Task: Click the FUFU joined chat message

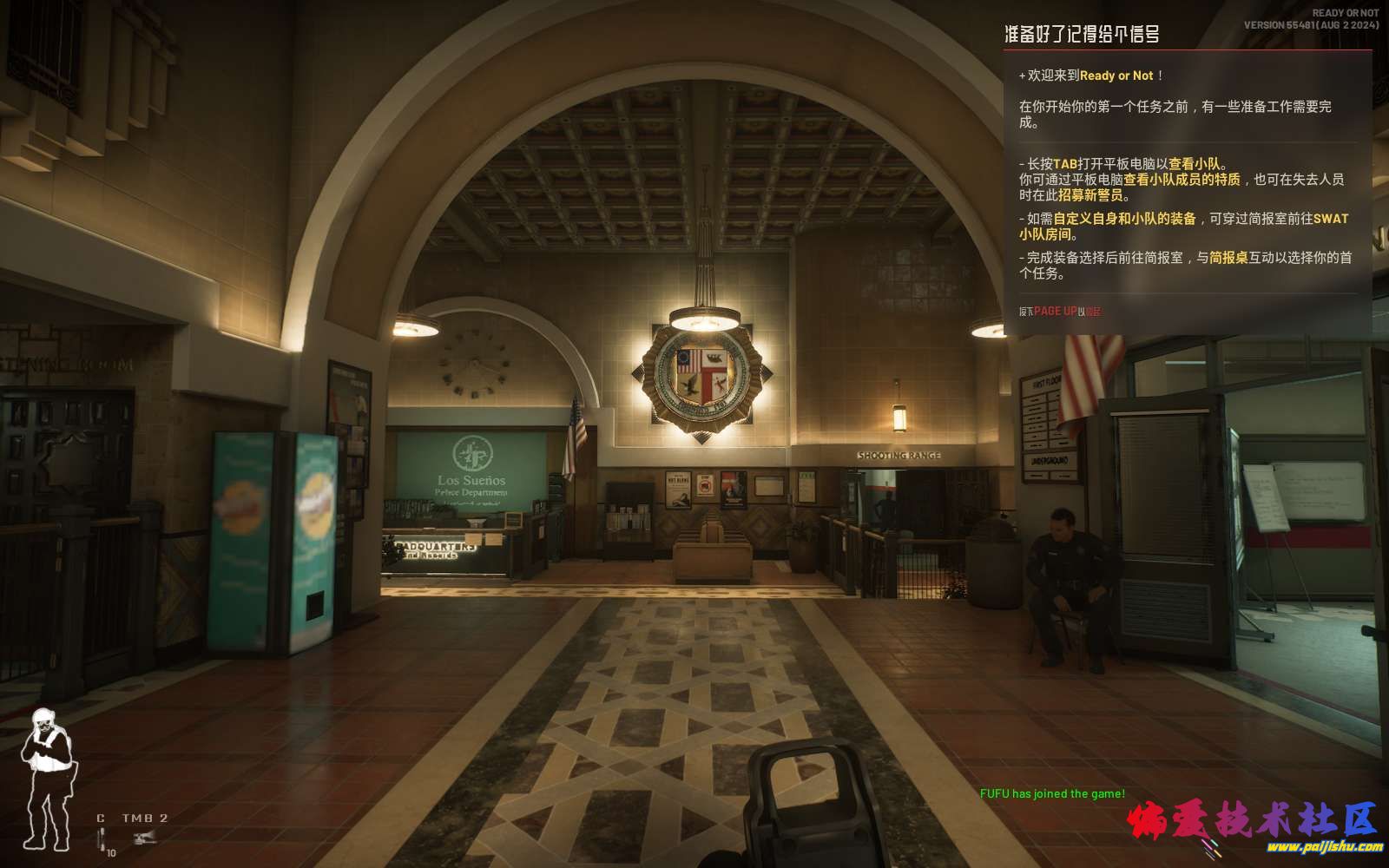Action: tap(1052, 793)
